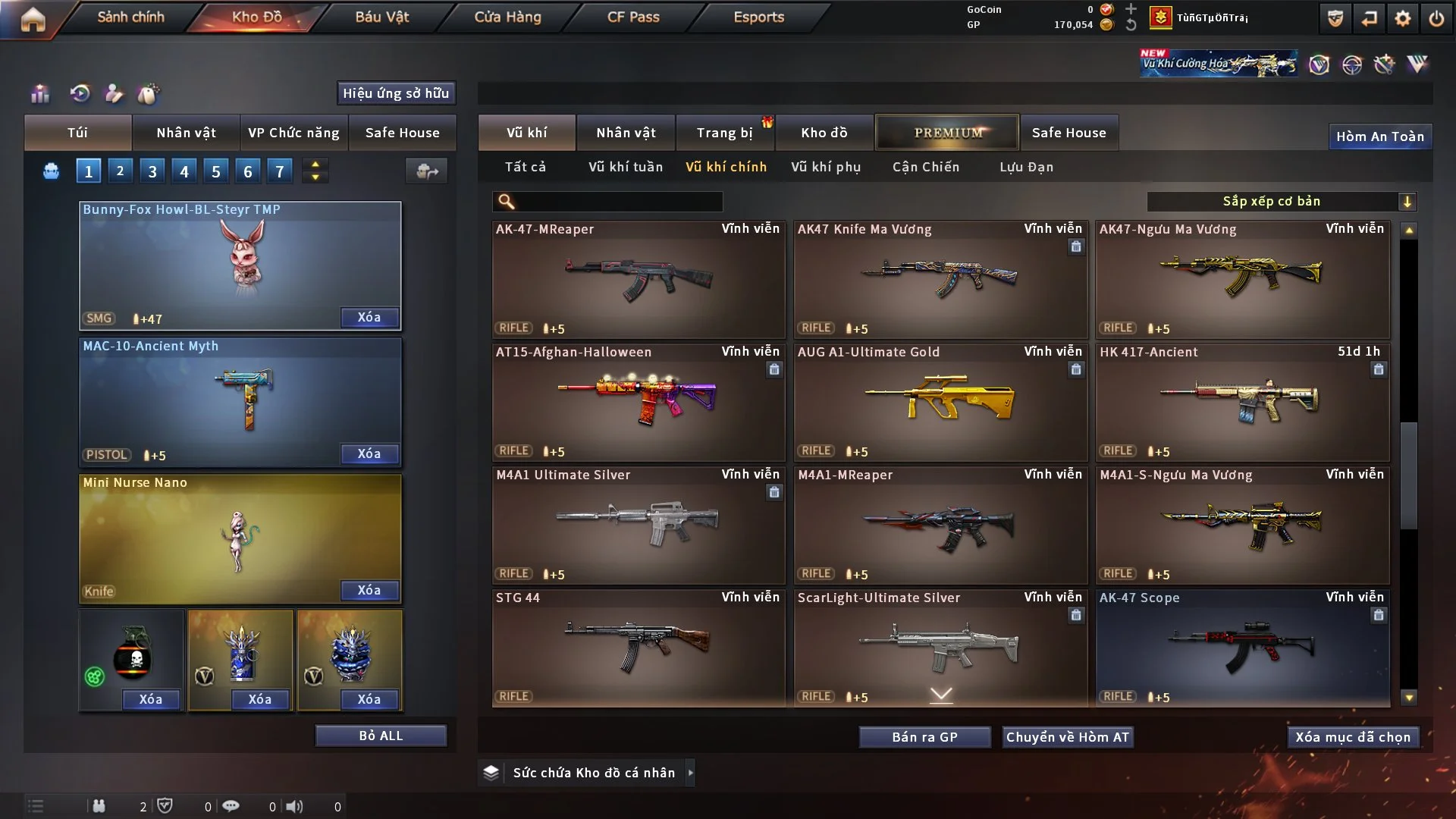
Task: Switch to bag number 3
Action: click(152, 171)
